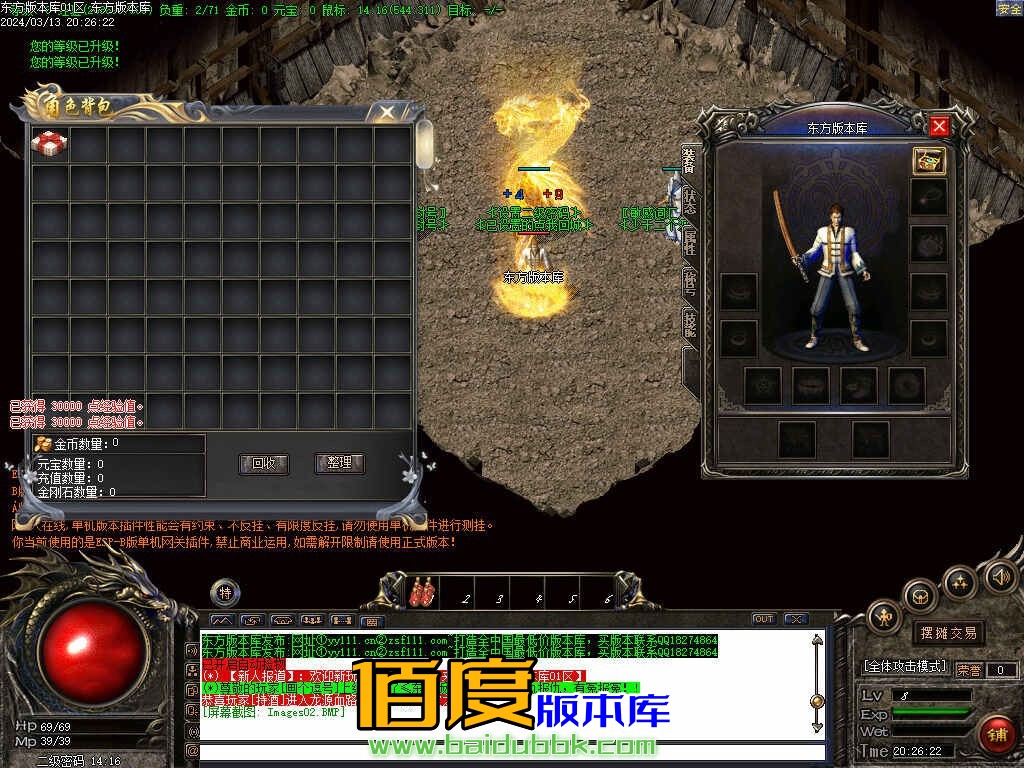Open the 摆摊交易 stall trade button
The width and height of the screenshot is (1024, 768).
click(947, 633)
